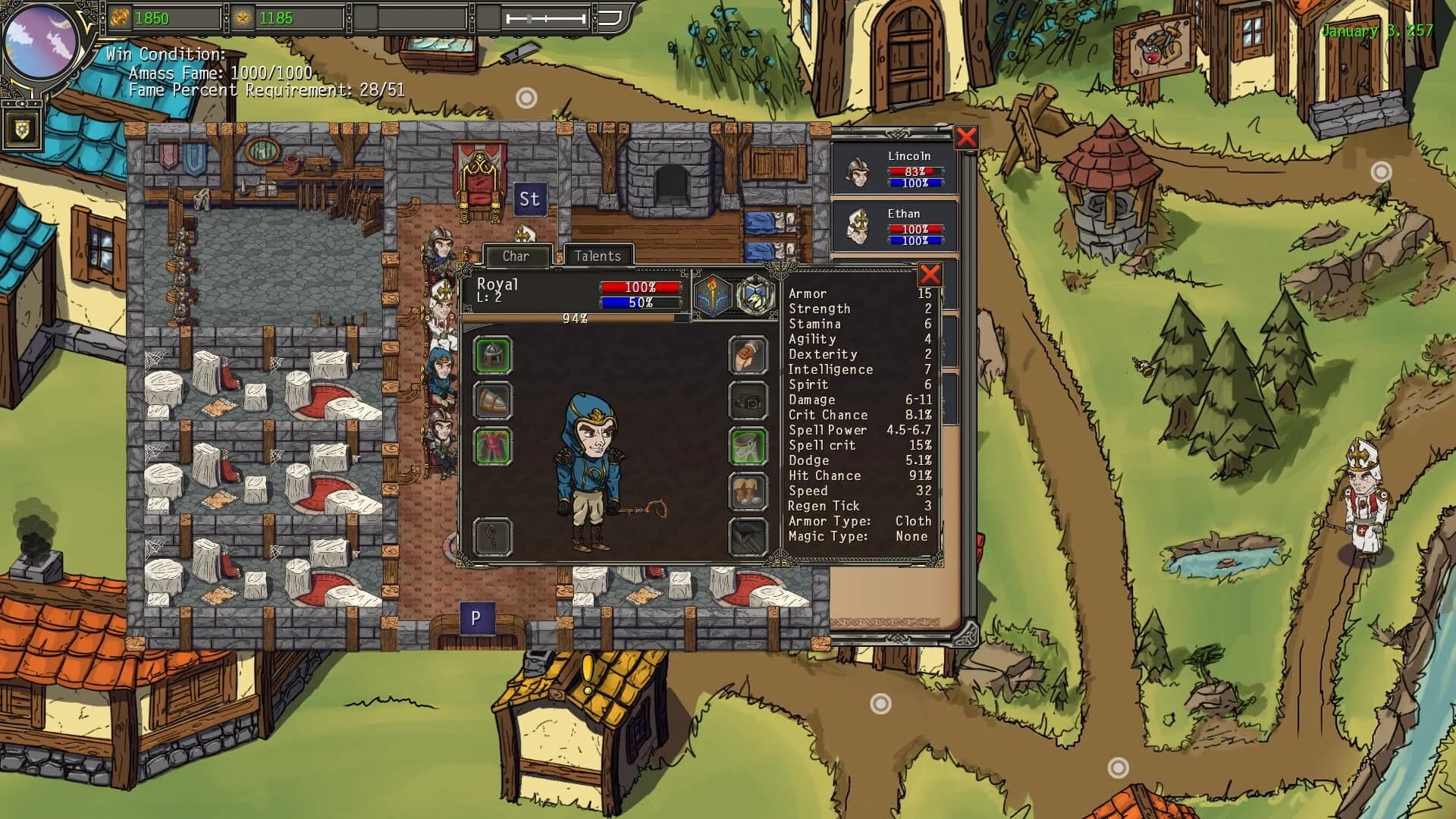Close the Royal character stats panel
The image size is (1456, 819).
(931, 275)
